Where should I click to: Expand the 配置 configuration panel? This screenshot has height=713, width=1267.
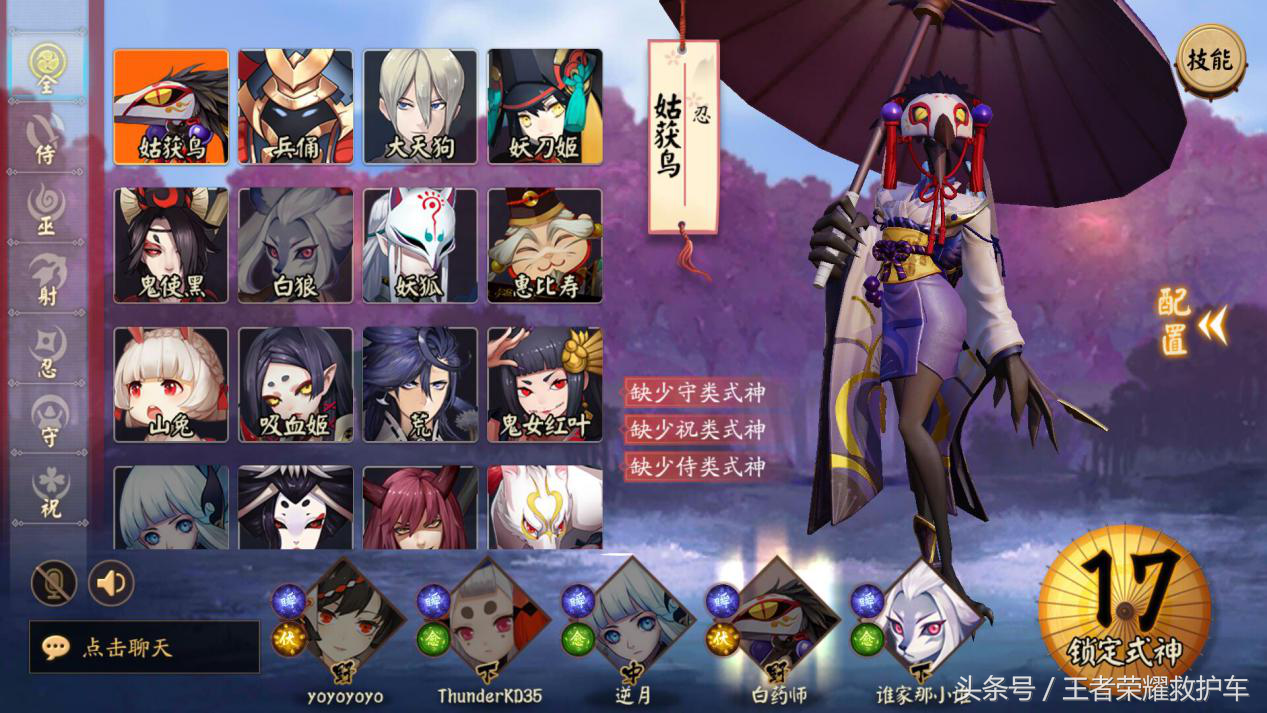coord(1192,322)
